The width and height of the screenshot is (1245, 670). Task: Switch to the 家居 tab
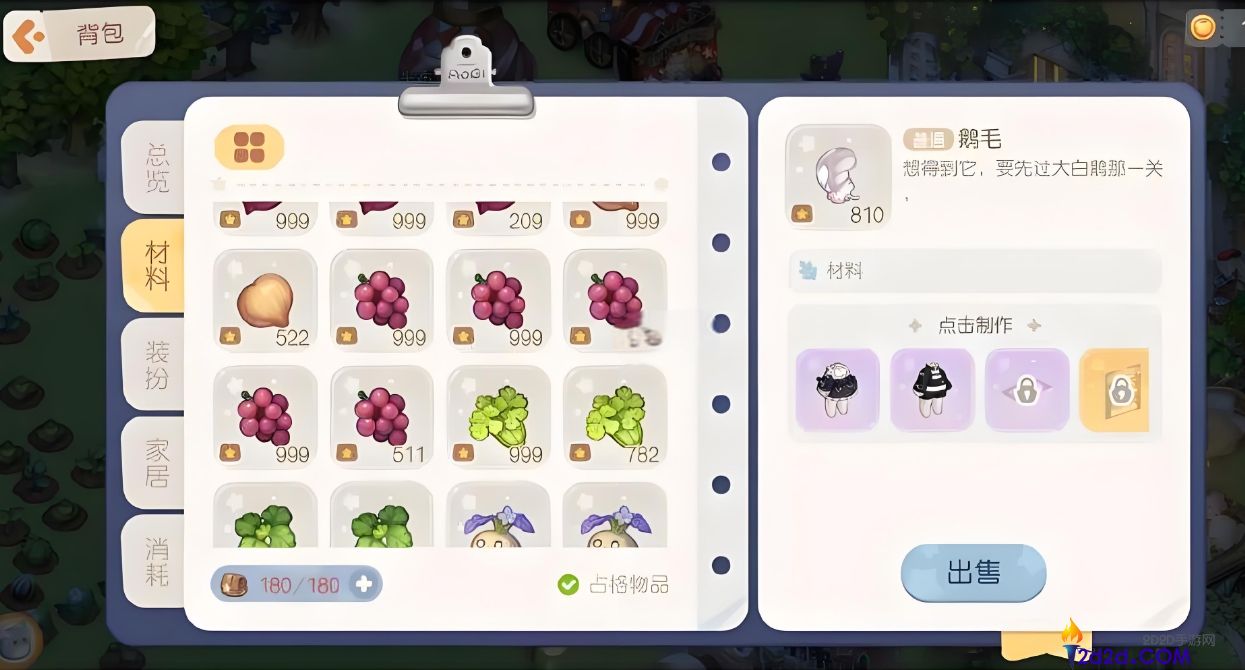coord(157,462)
